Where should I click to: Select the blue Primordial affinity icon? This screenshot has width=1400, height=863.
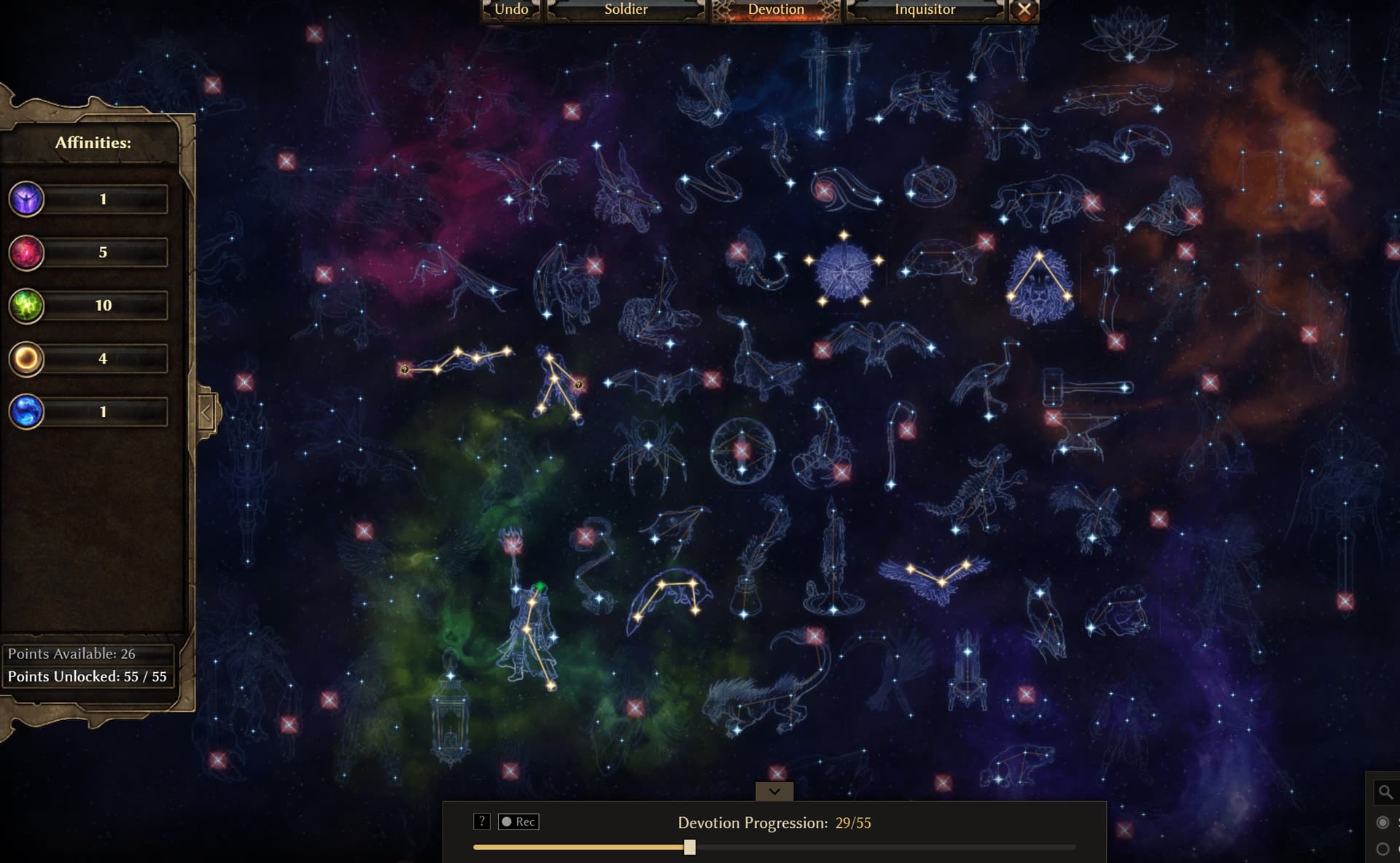coord(26,412)
